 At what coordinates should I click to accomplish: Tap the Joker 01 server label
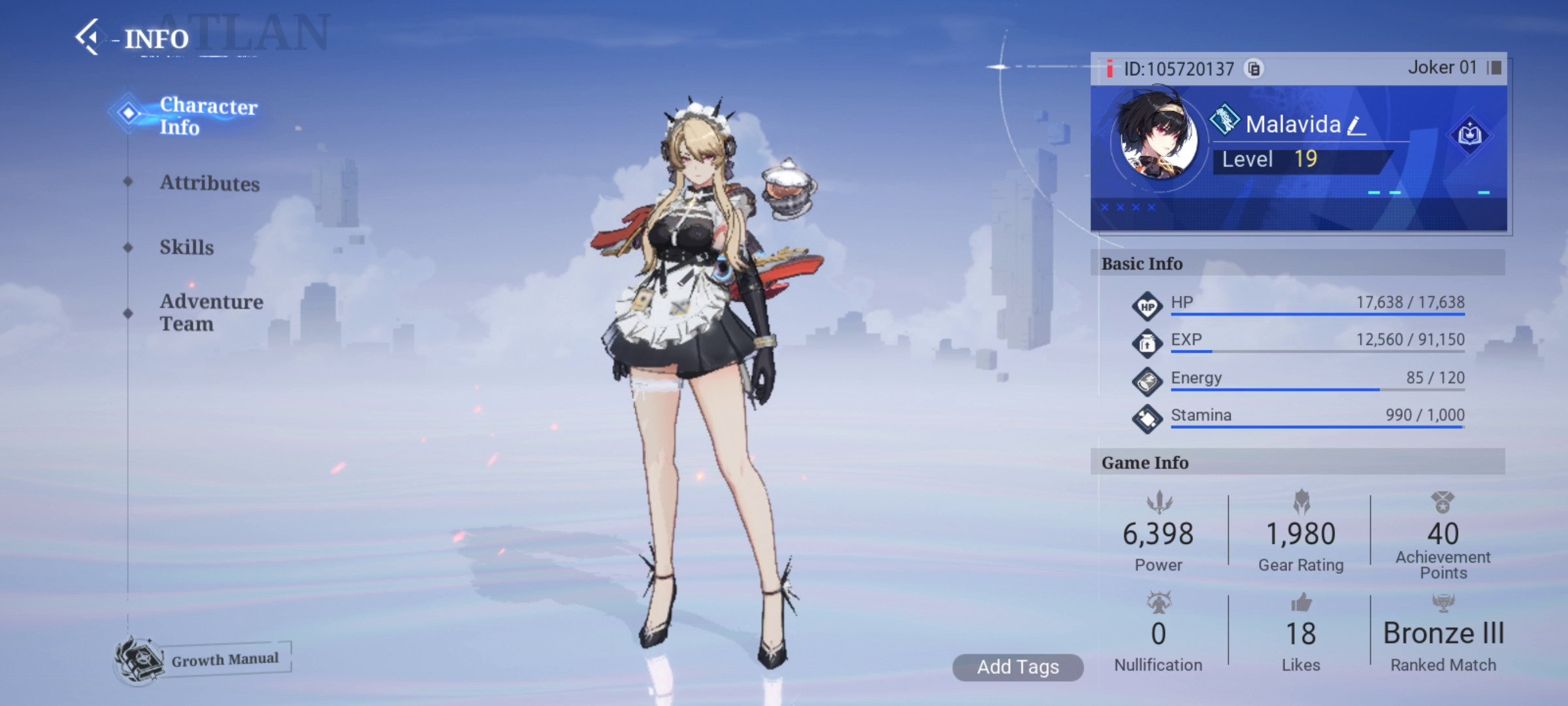[x=1442, y=67]
